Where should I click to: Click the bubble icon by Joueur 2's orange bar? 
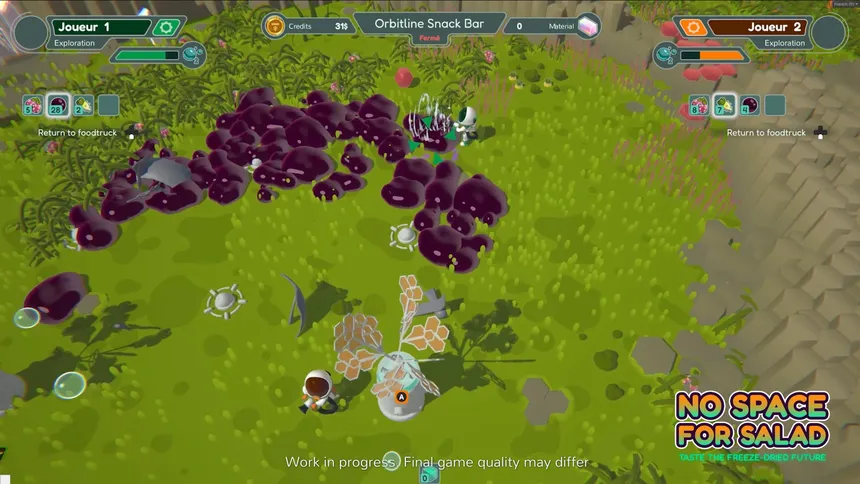(x=668, y=54)
